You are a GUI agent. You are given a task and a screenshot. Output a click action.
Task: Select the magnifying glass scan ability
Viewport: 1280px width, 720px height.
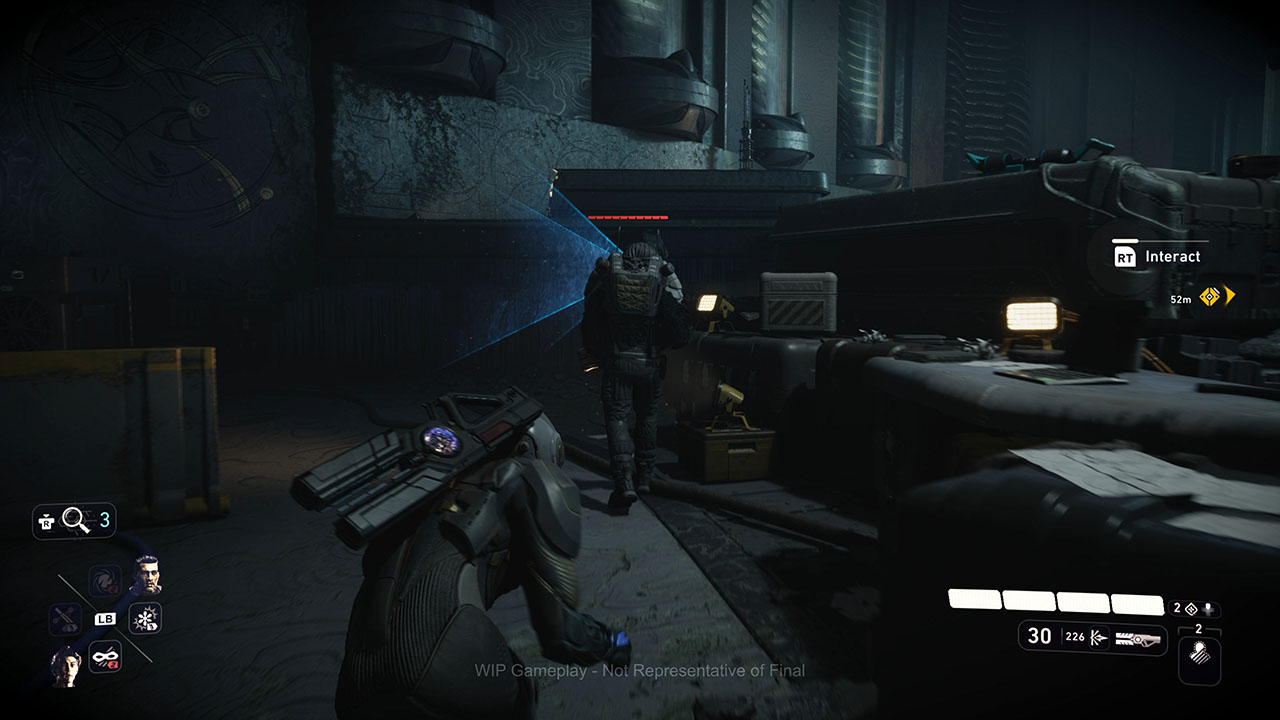pos(76,520)
